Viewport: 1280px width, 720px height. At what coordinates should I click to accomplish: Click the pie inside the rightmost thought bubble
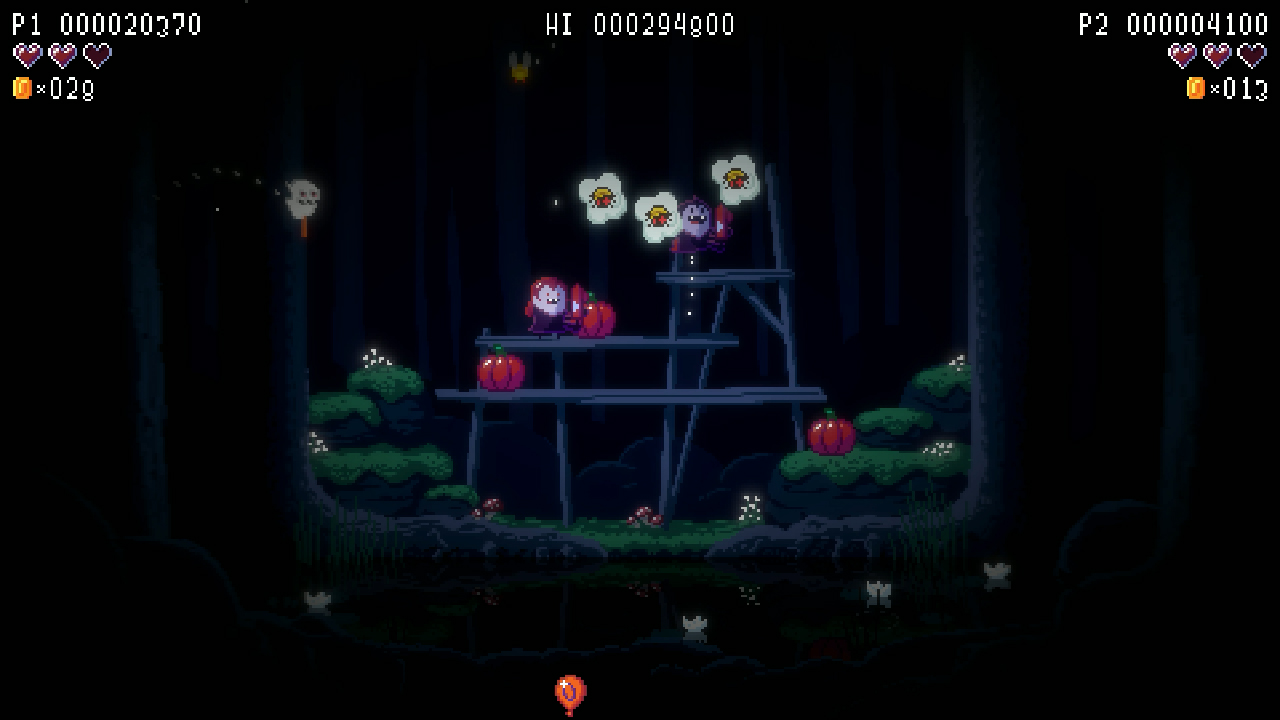click(737, 180)
